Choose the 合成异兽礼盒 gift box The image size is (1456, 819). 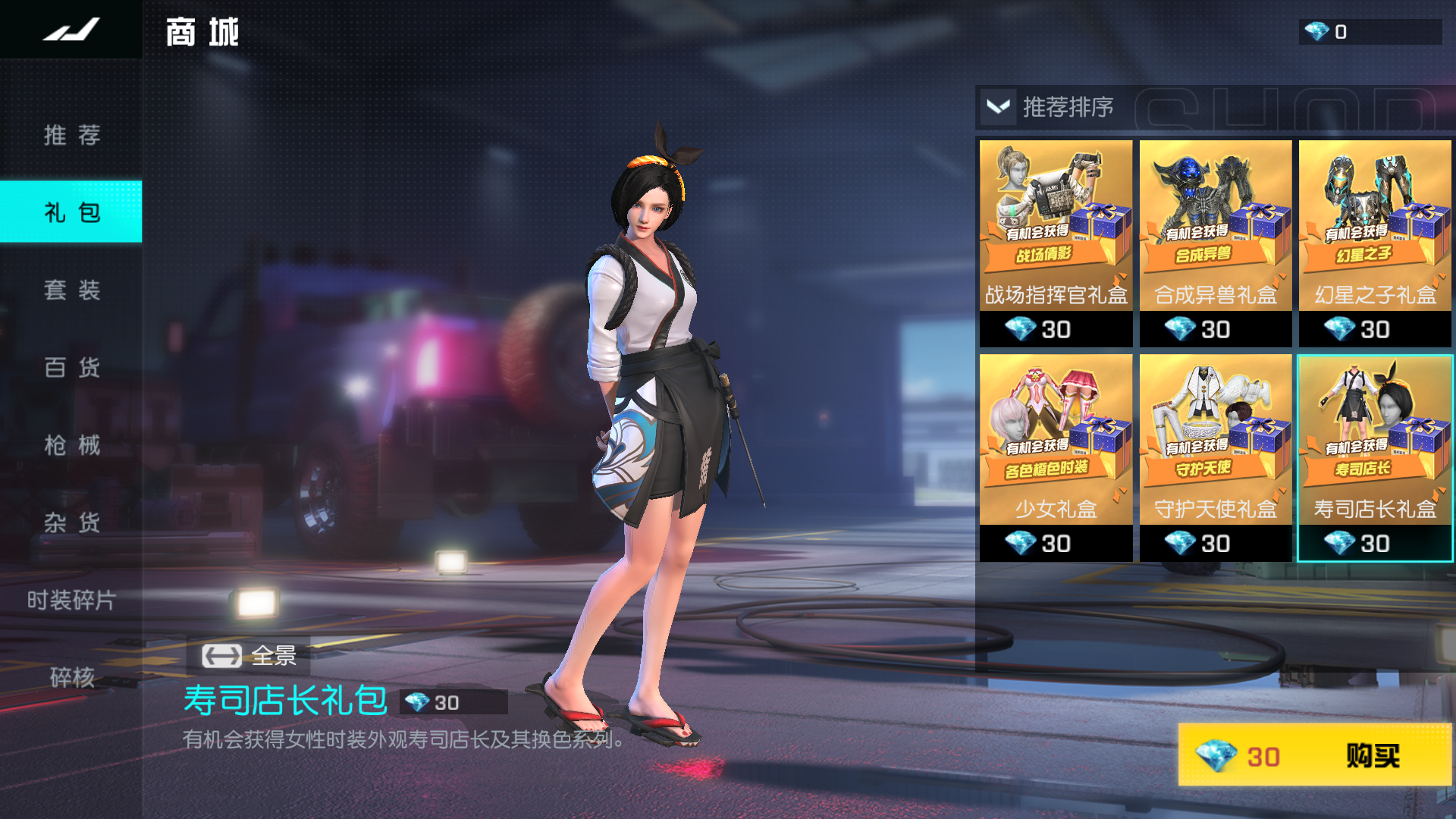(1215, 243)
